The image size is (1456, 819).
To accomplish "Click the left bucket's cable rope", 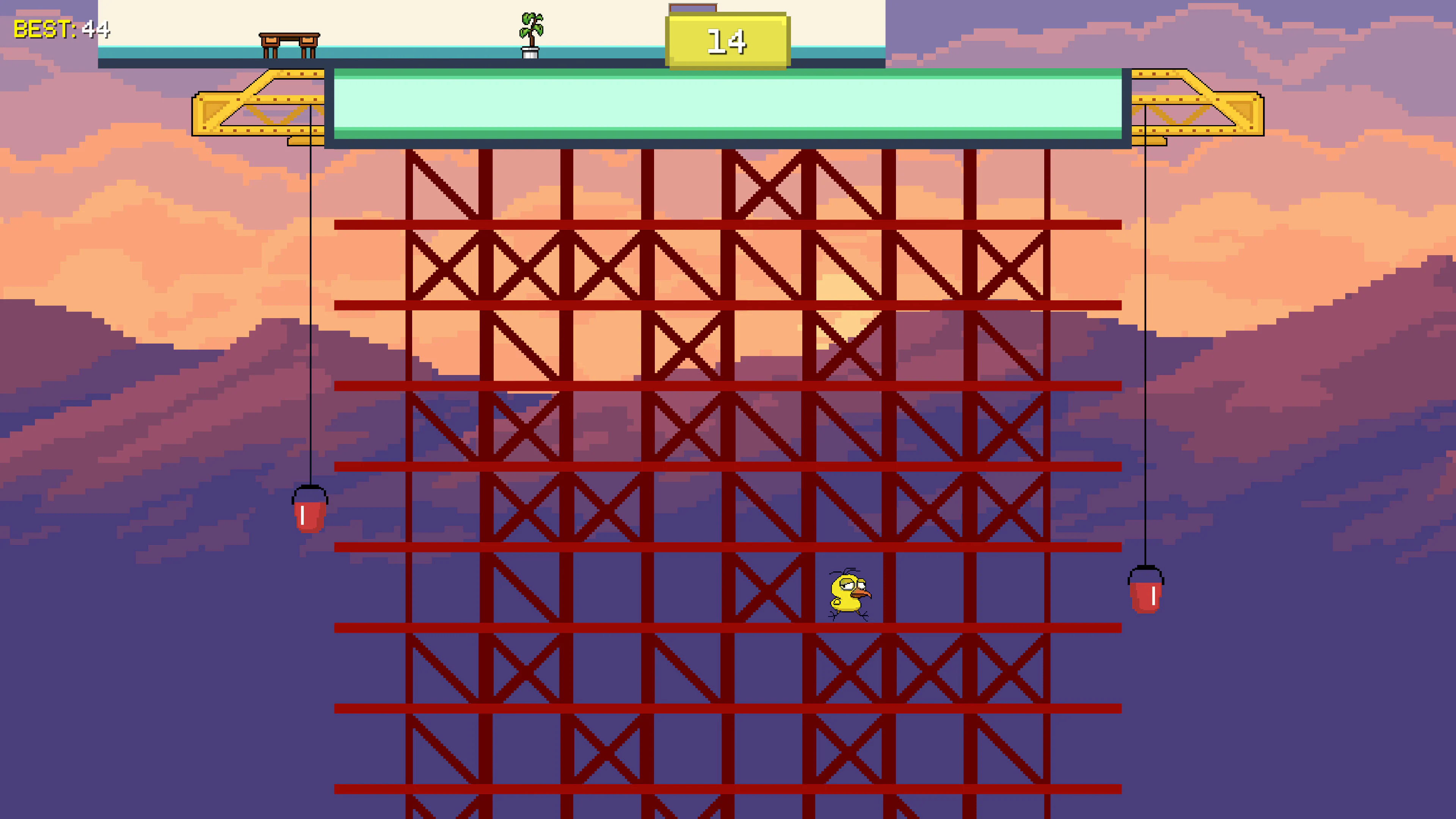I will [311, 311].
